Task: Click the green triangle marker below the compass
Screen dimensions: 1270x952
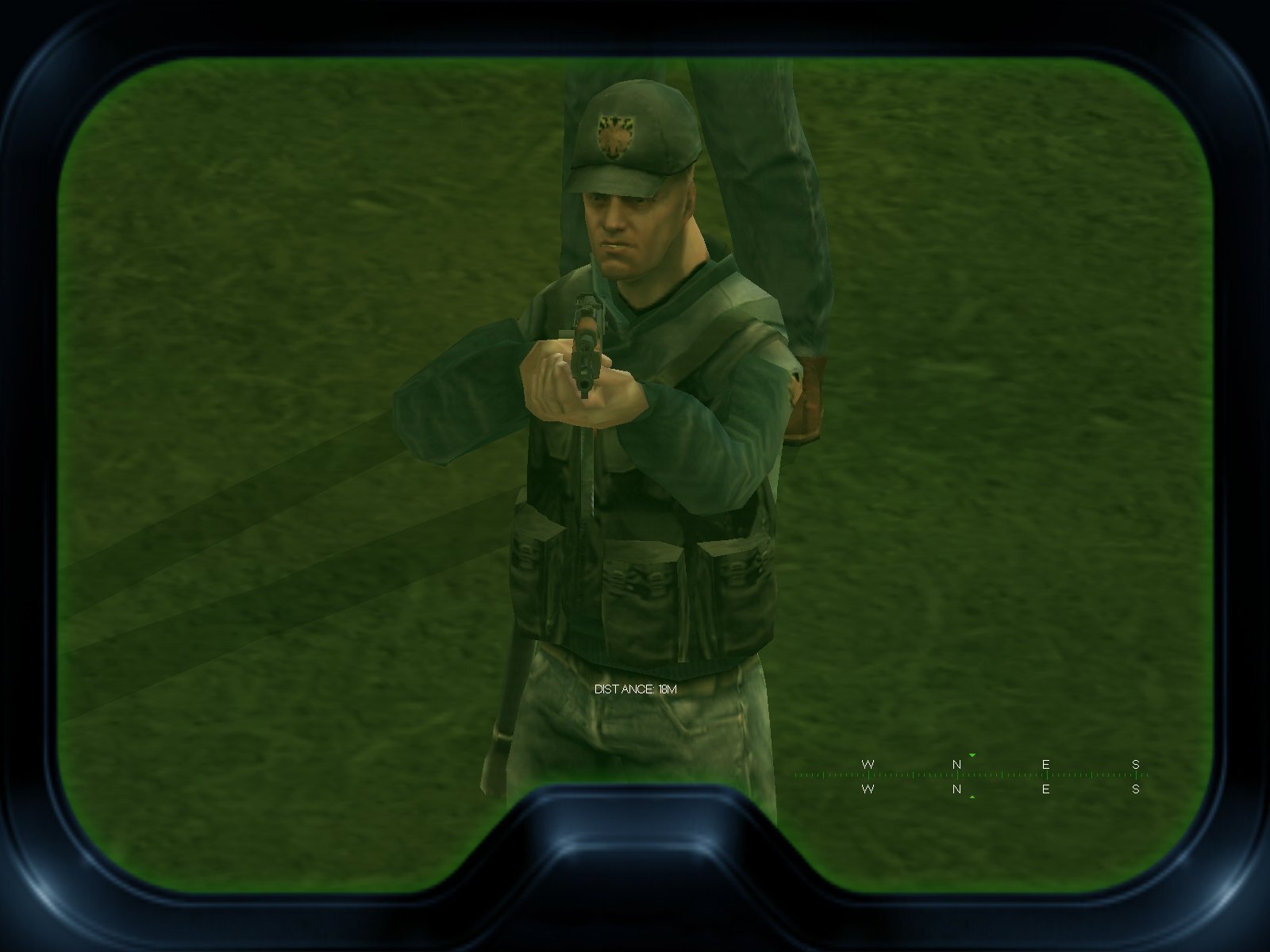Action: [x=972, y=797]
